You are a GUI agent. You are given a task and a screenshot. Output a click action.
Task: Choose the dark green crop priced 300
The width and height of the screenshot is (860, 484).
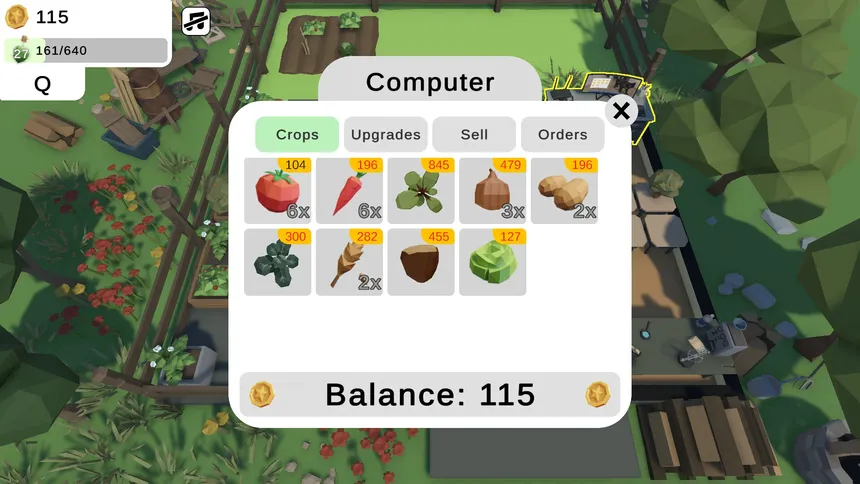point(278,262)
